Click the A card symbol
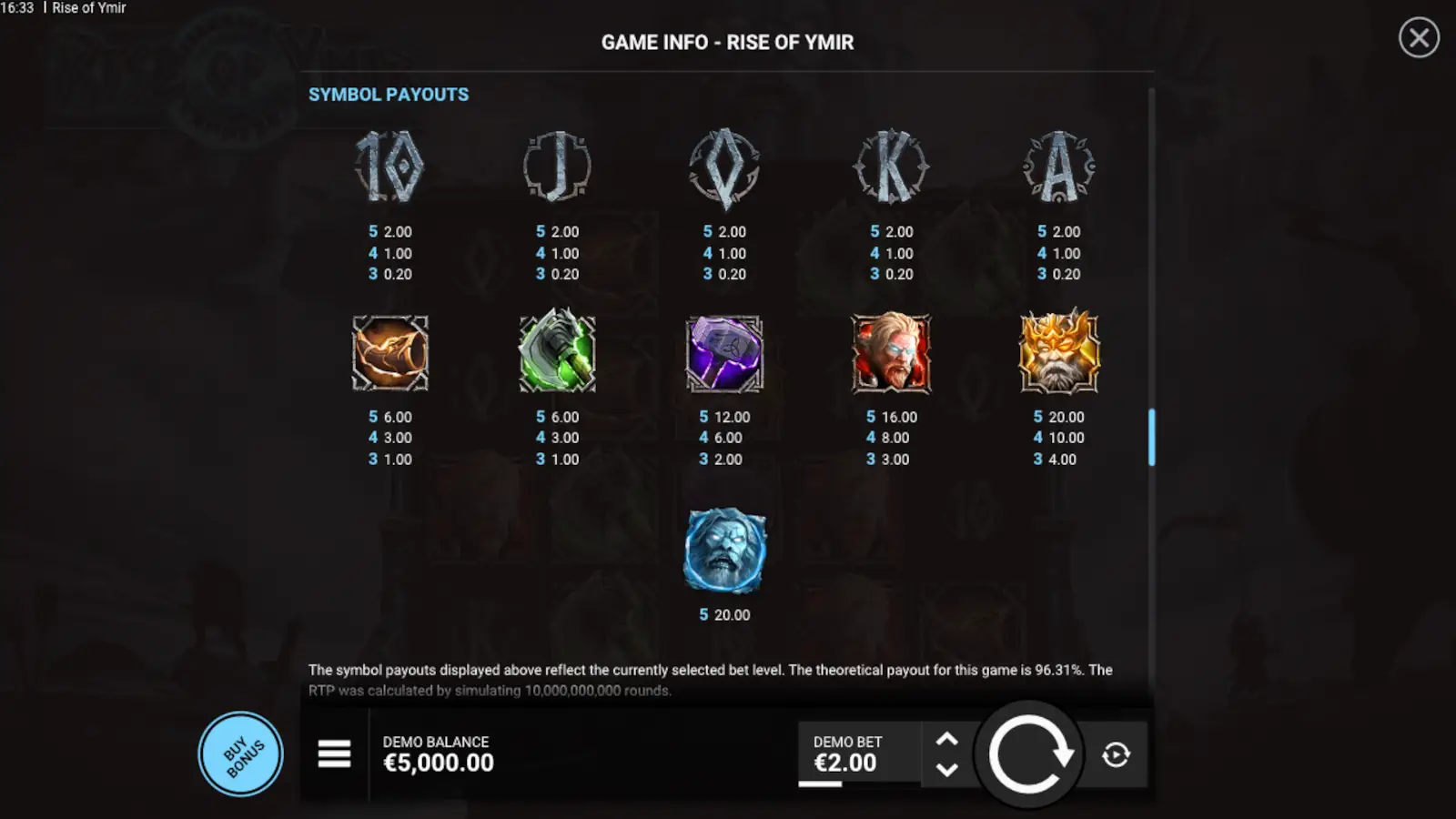Viewport: 1456px width, 819px height. (1058, 168)
